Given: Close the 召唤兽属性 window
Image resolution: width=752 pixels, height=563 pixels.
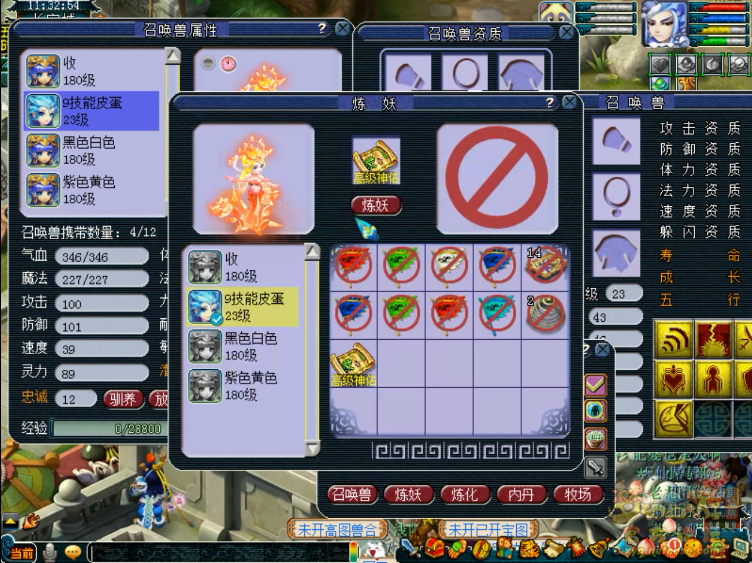Looking at the screenshot, I should click(x=343, y=29).
